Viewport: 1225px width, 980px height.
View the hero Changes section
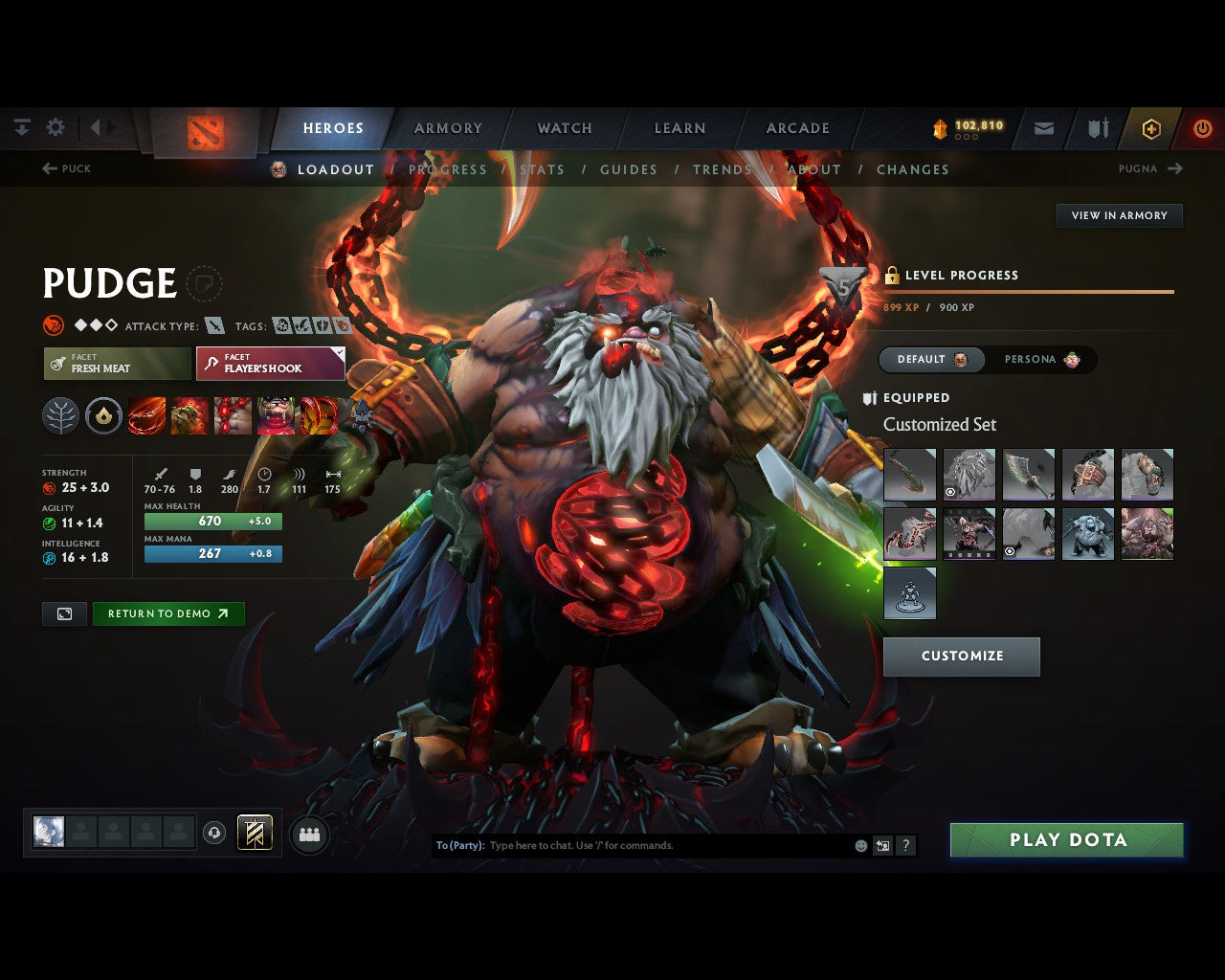(912, 169)
